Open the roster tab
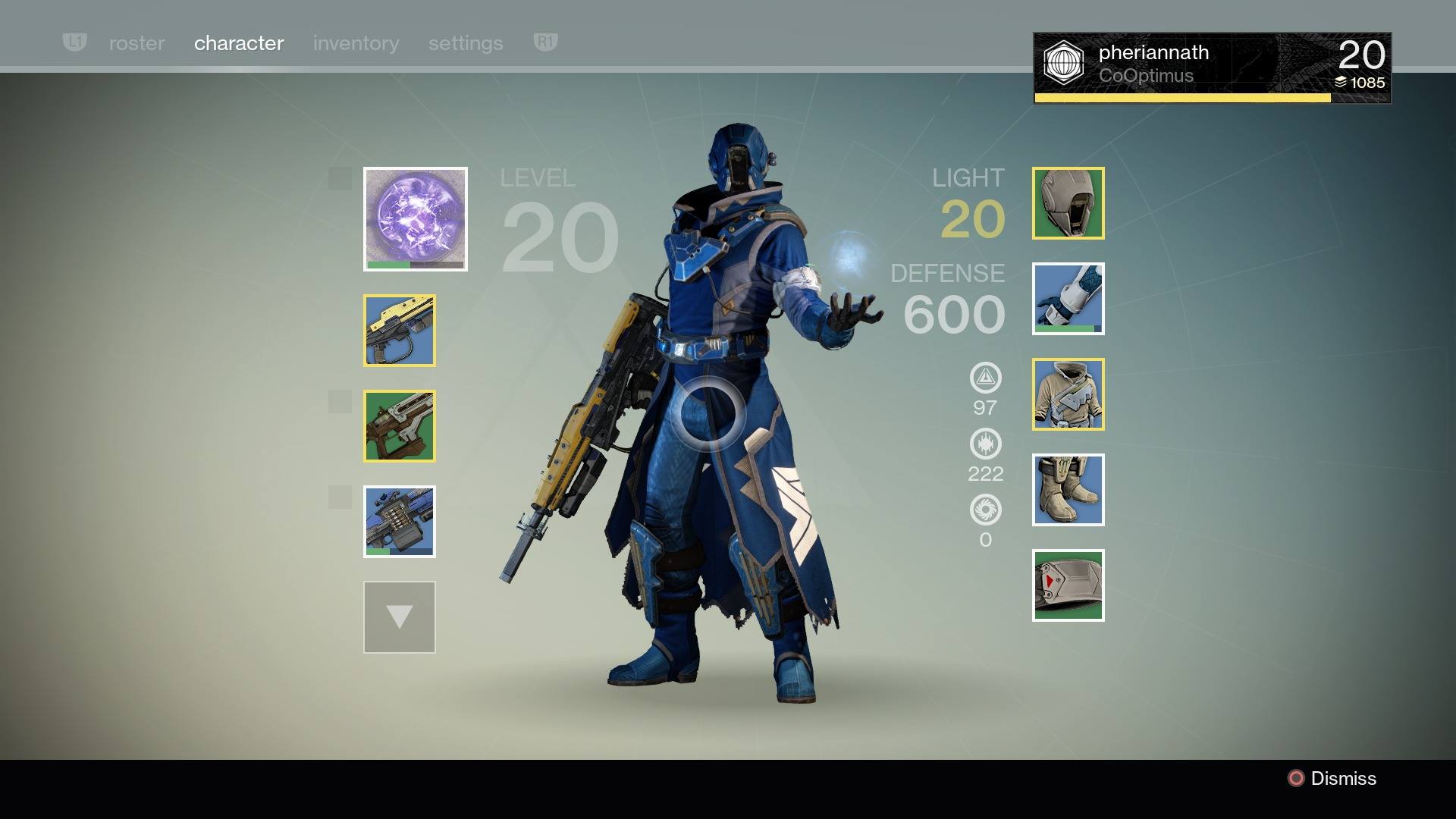This screenshot has height=819, width=1456. [136, 43]
